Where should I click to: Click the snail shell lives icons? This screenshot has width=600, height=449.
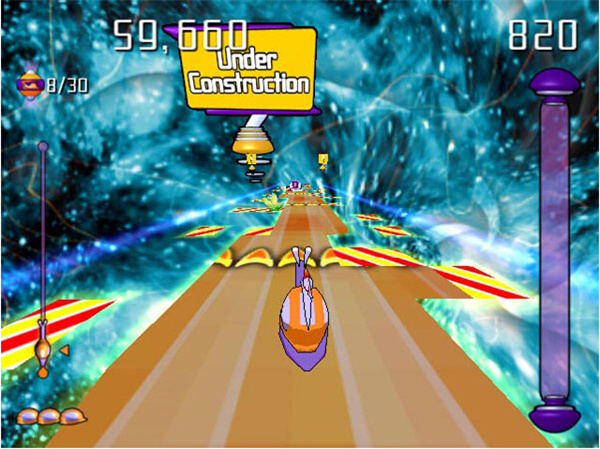point(50,415)
